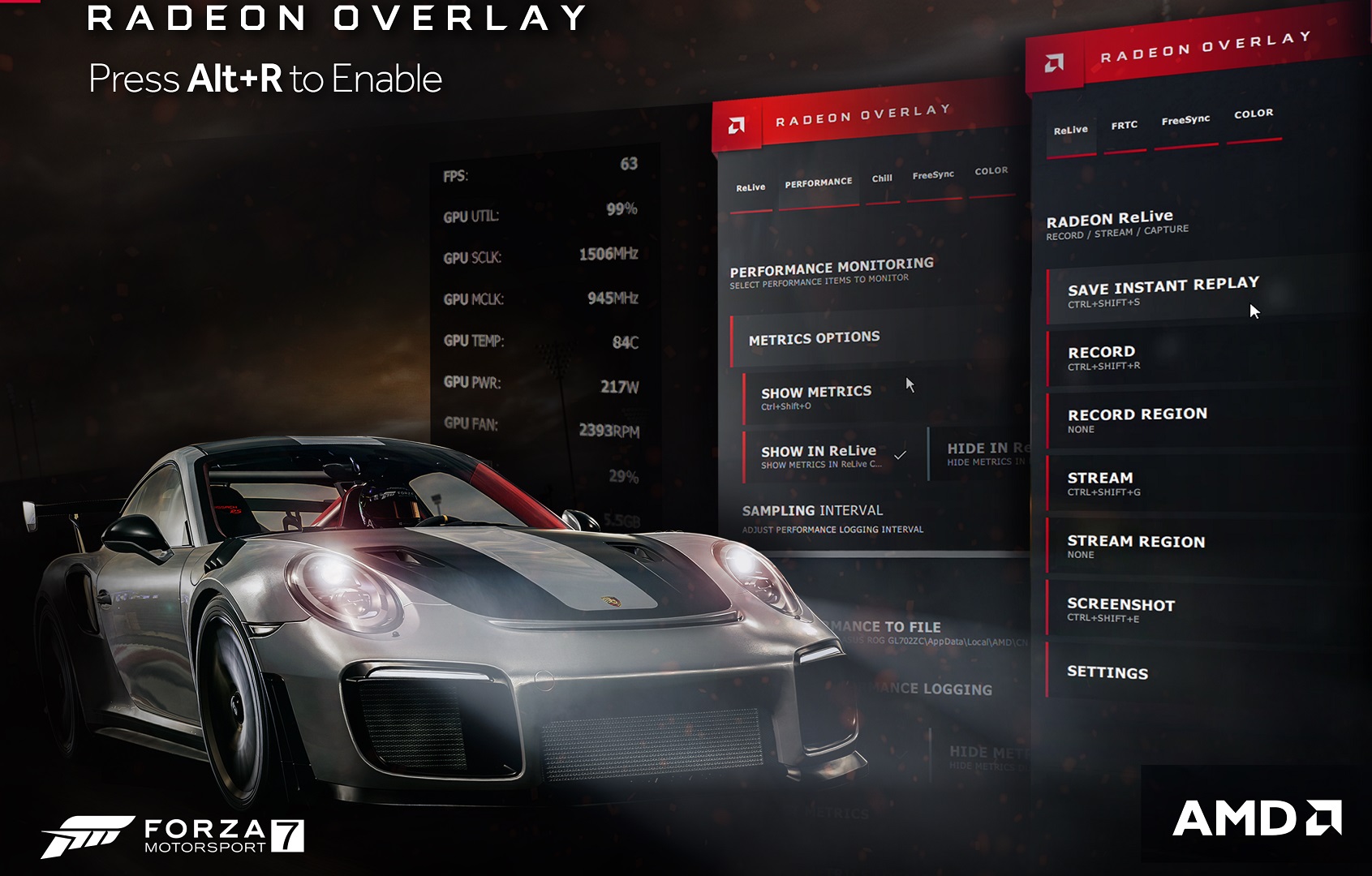Take a Screenshot from the ReLive menu
Screen dimensions: 1372x876
click(1120, 610)
